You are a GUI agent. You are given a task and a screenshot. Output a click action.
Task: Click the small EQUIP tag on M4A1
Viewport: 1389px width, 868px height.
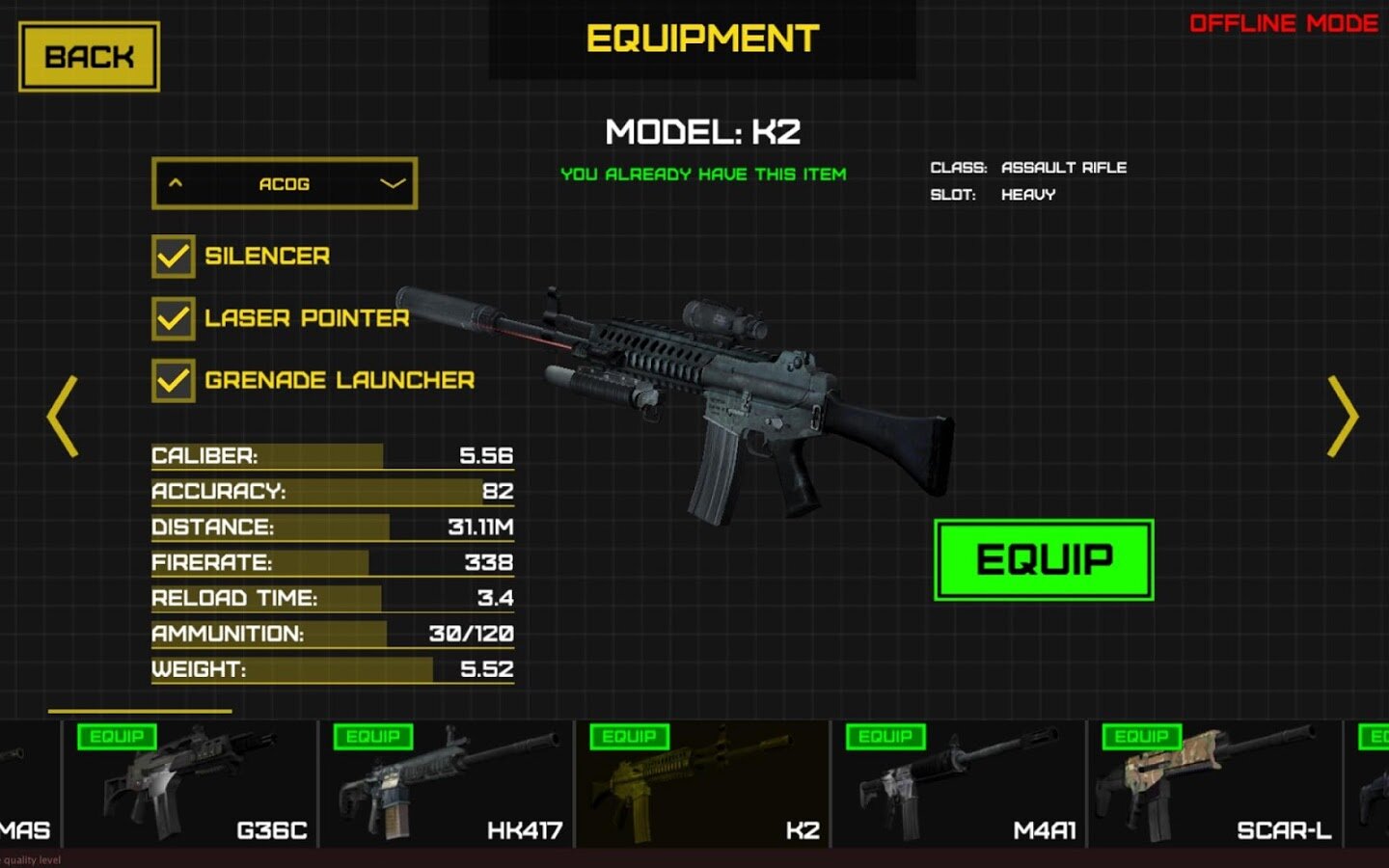click(885, 737)
